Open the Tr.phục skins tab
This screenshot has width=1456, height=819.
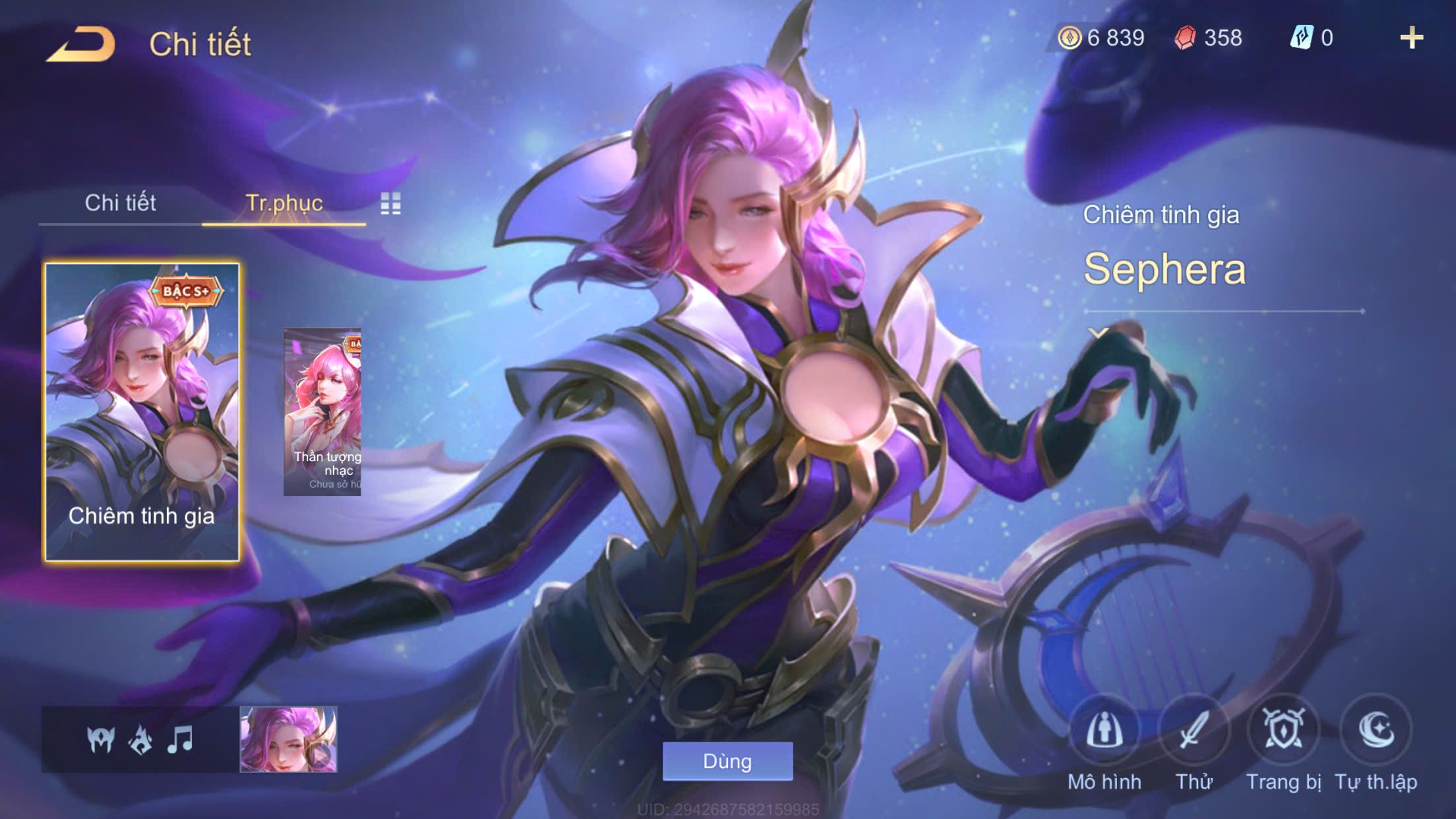pos(284,203)
